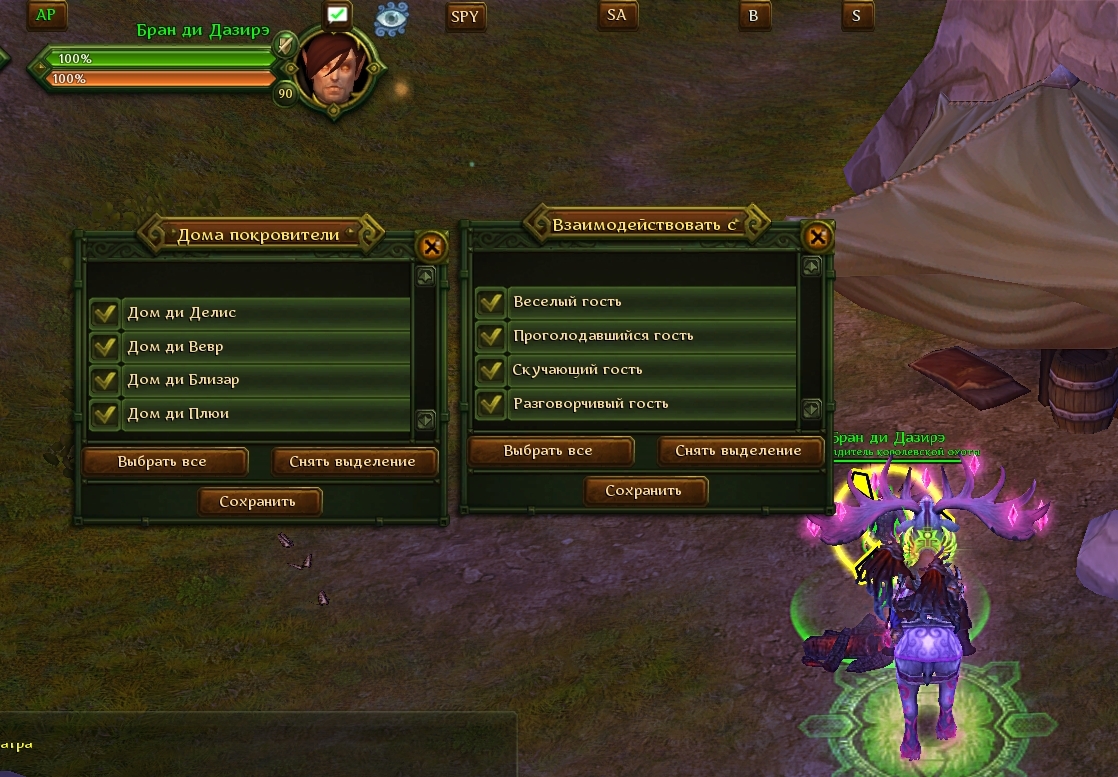Close the Взаимодействовать с window
This screenshot has height=777, width=1118.
tap(817, 236)
